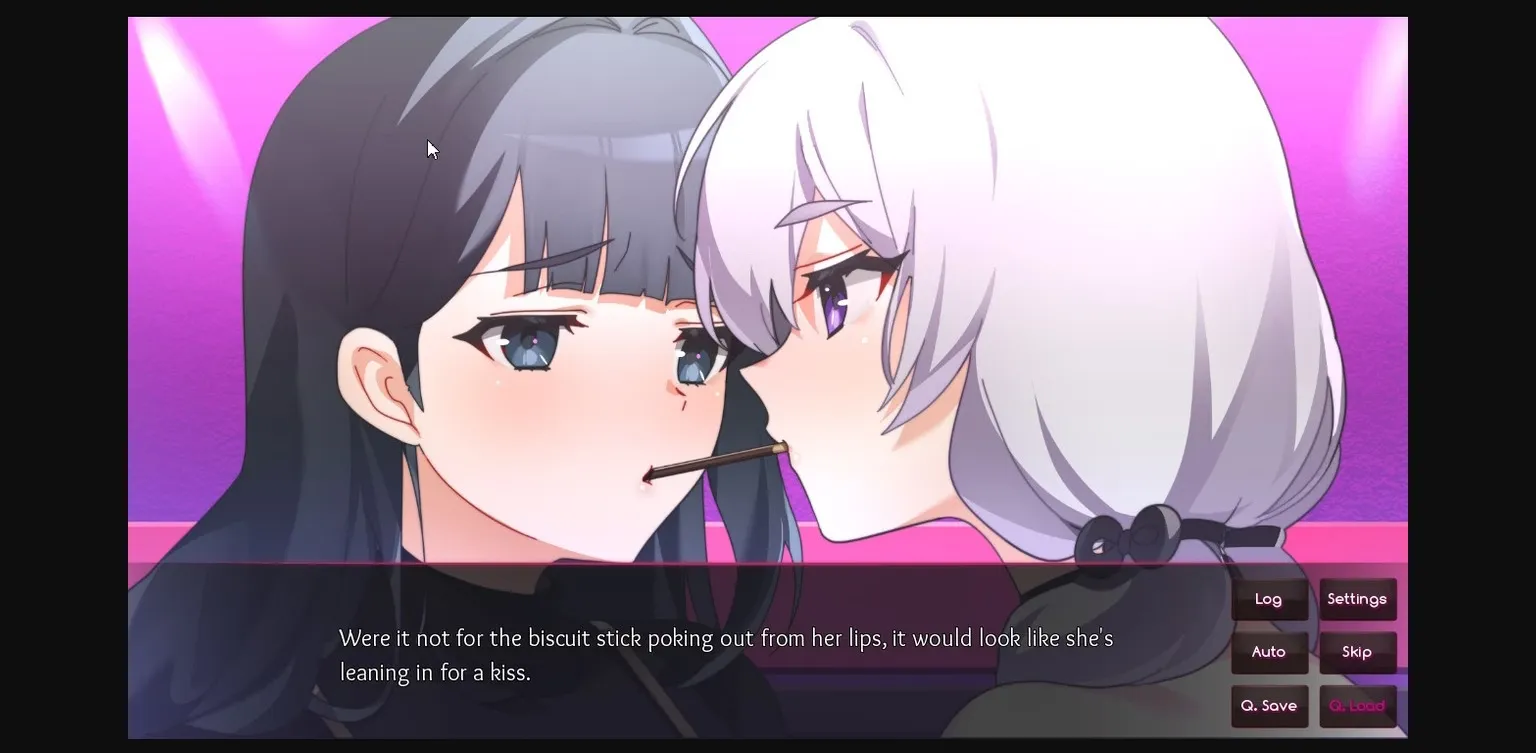This screenshot has width=1536, height=753.
Task: Restore progress with the Q. Load button
Action: (x=1357, y=705)
